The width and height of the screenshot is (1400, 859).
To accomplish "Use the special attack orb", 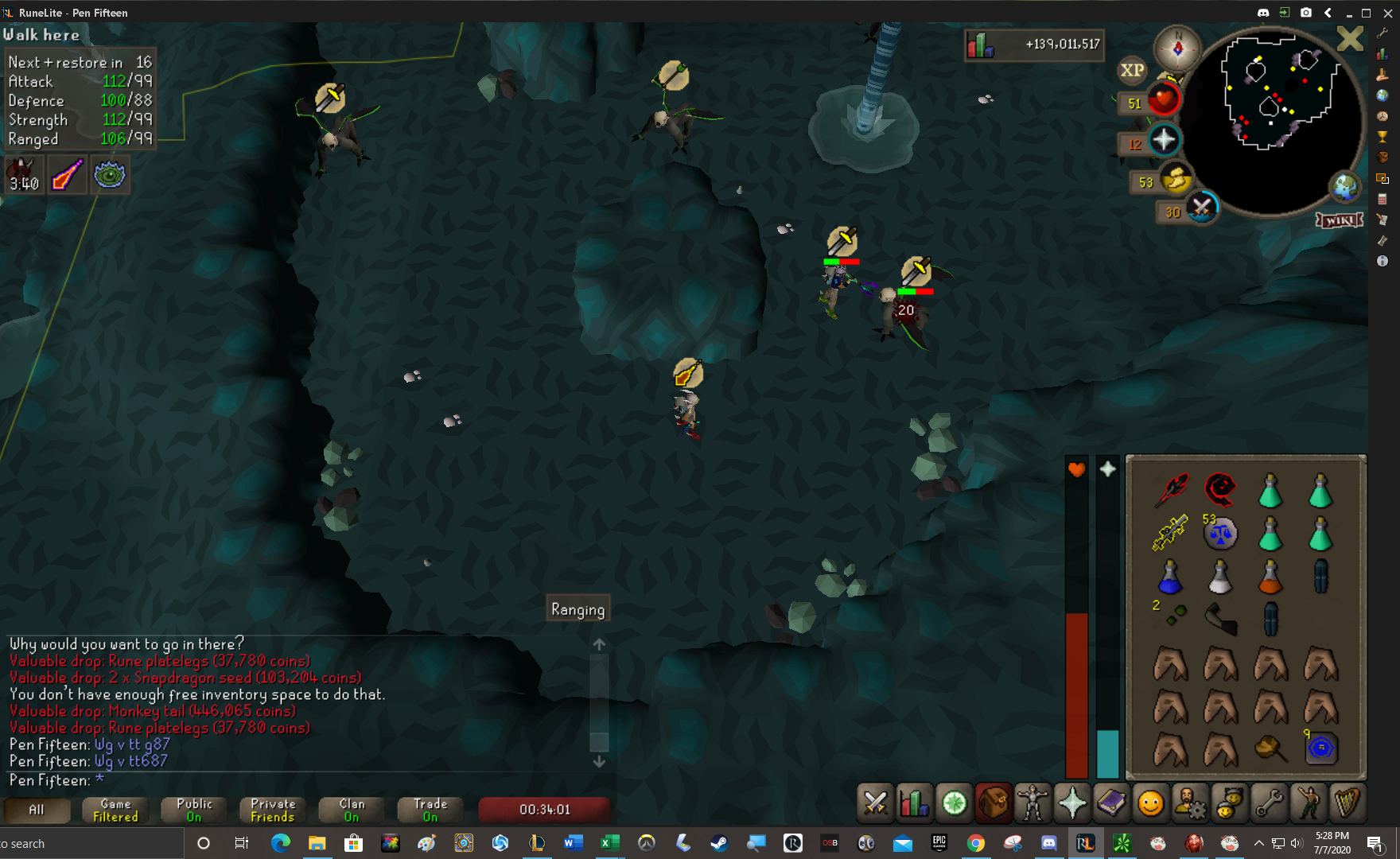I will [x=1201, y=208].
